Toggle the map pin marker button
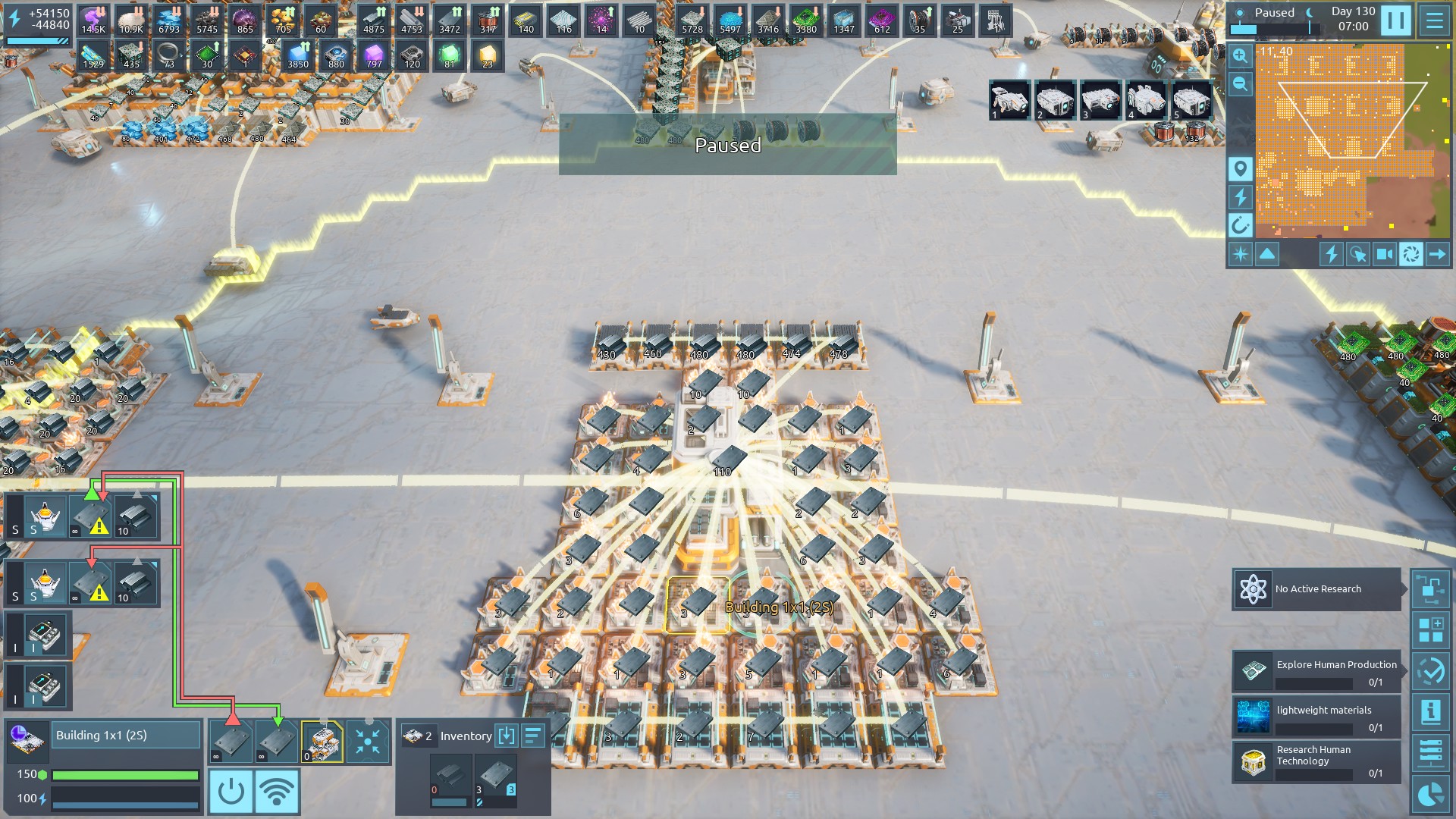 (x=1240, y=168)
